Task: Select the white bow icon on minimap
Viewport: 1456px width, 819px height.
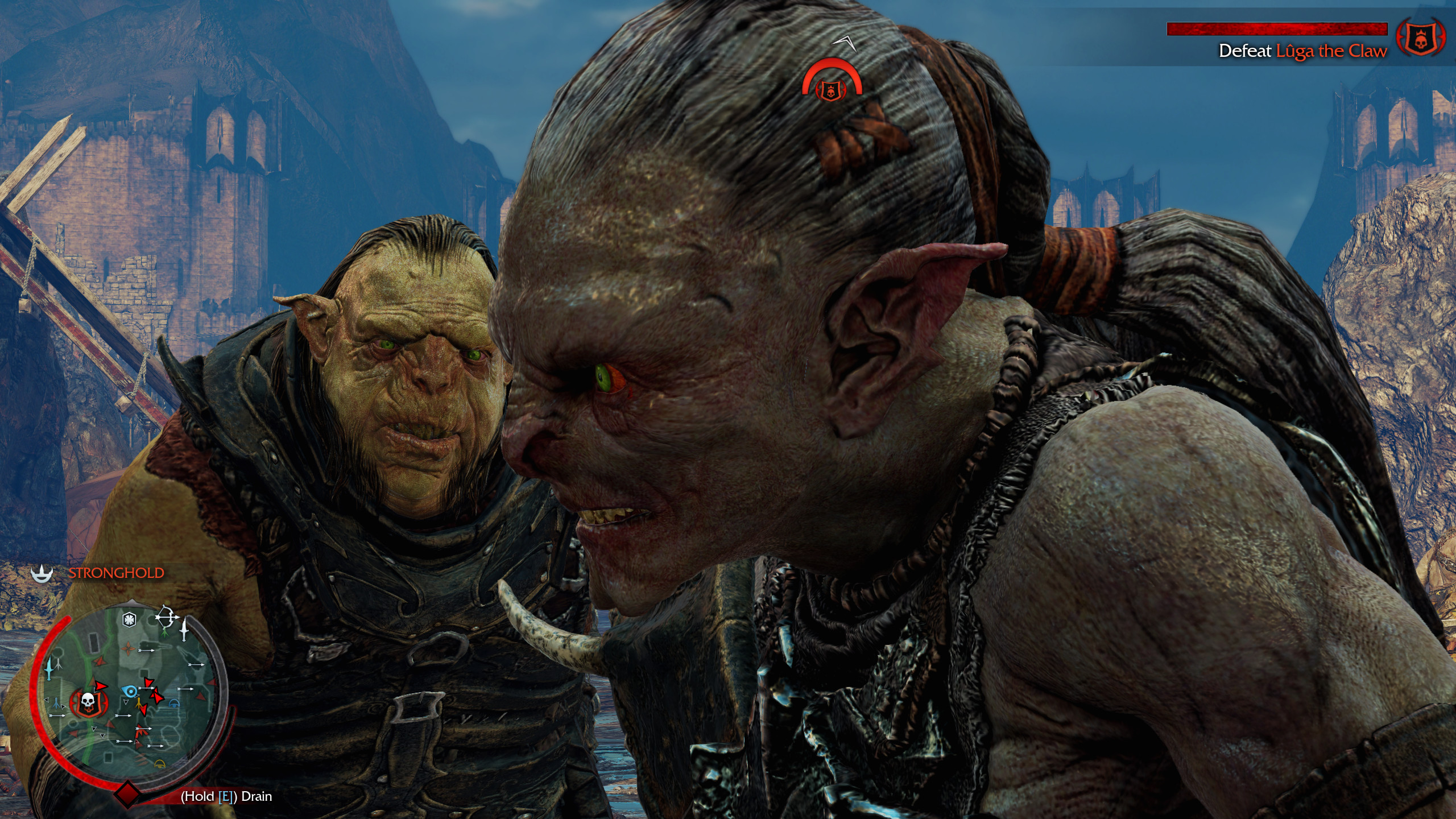Action: tap(165, 617)
